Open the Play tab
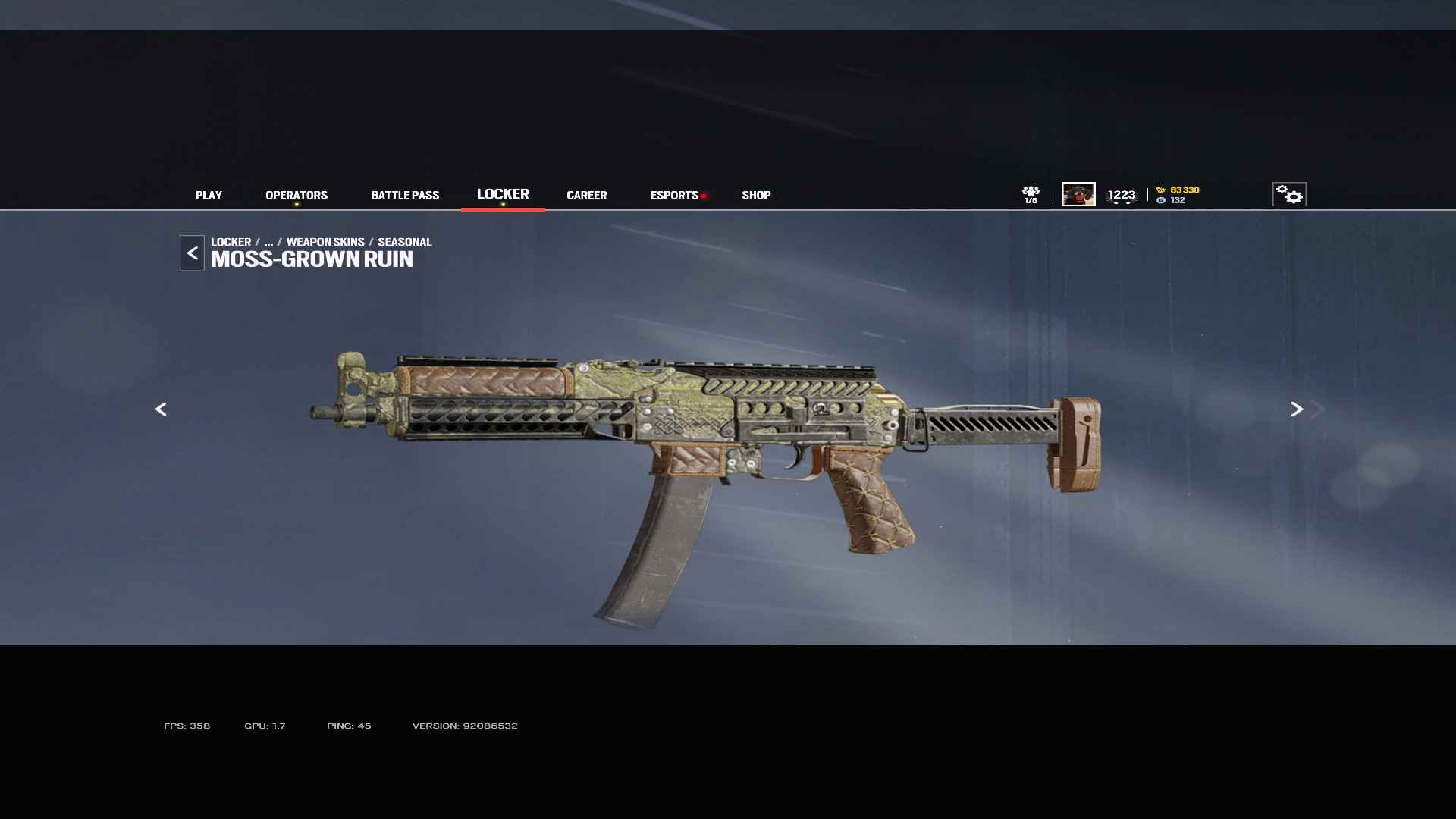 [209, 195]
